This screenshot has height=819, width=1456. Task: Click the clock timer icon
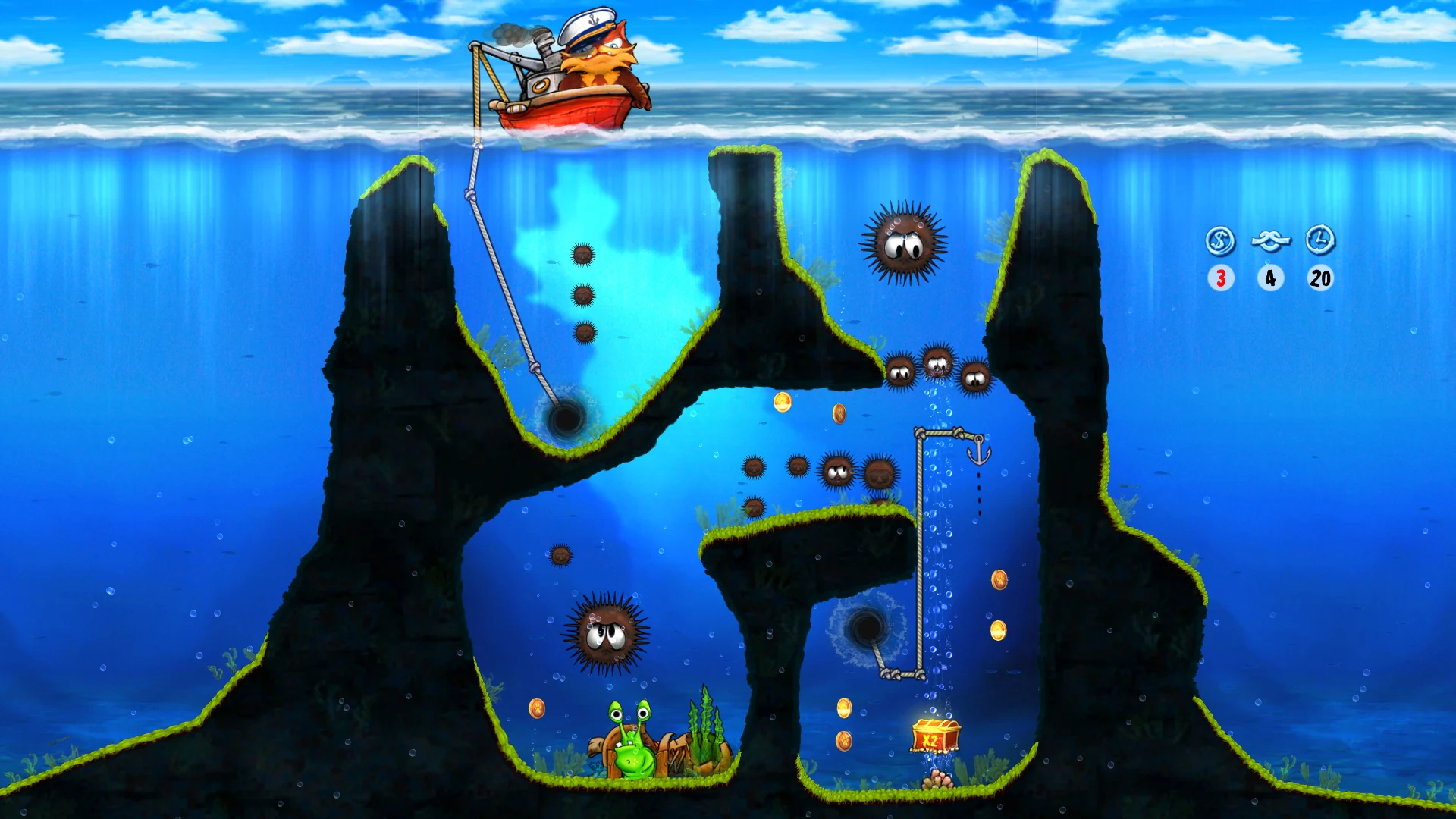[1319, 241]
